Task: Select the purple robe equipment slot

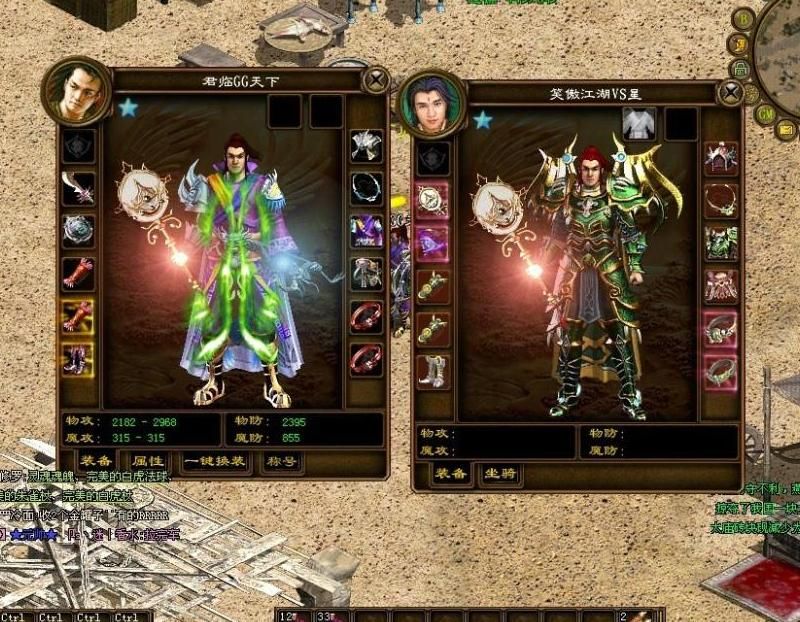Action: [x=366, y=231]
